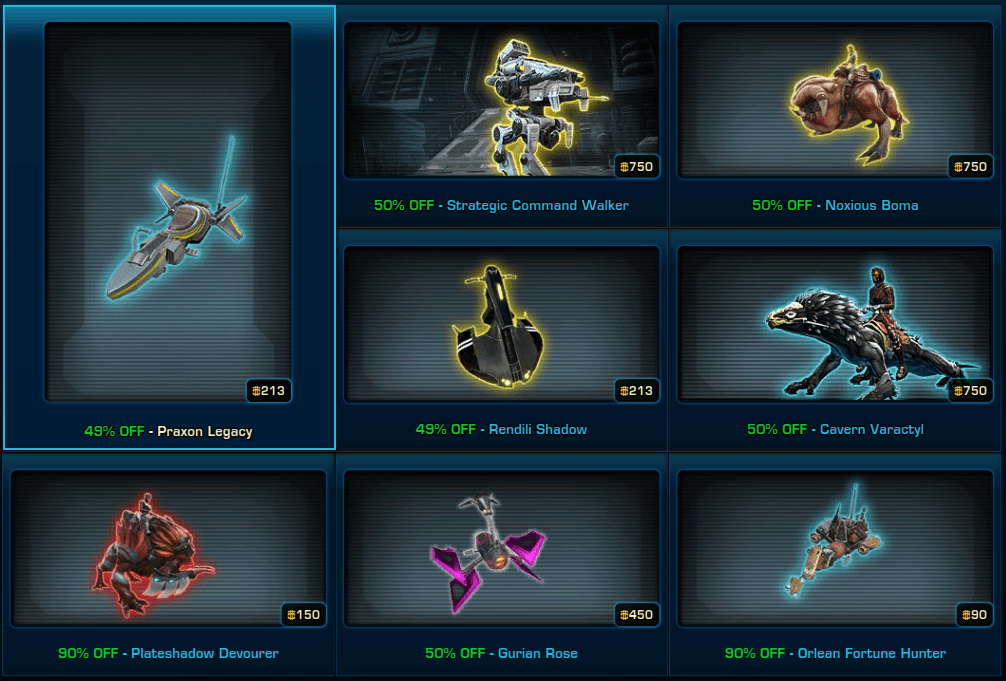
Task: Click the Plateshadow Devourer 150 price tag
Action: pyautogui.click(x=303, y=614)
